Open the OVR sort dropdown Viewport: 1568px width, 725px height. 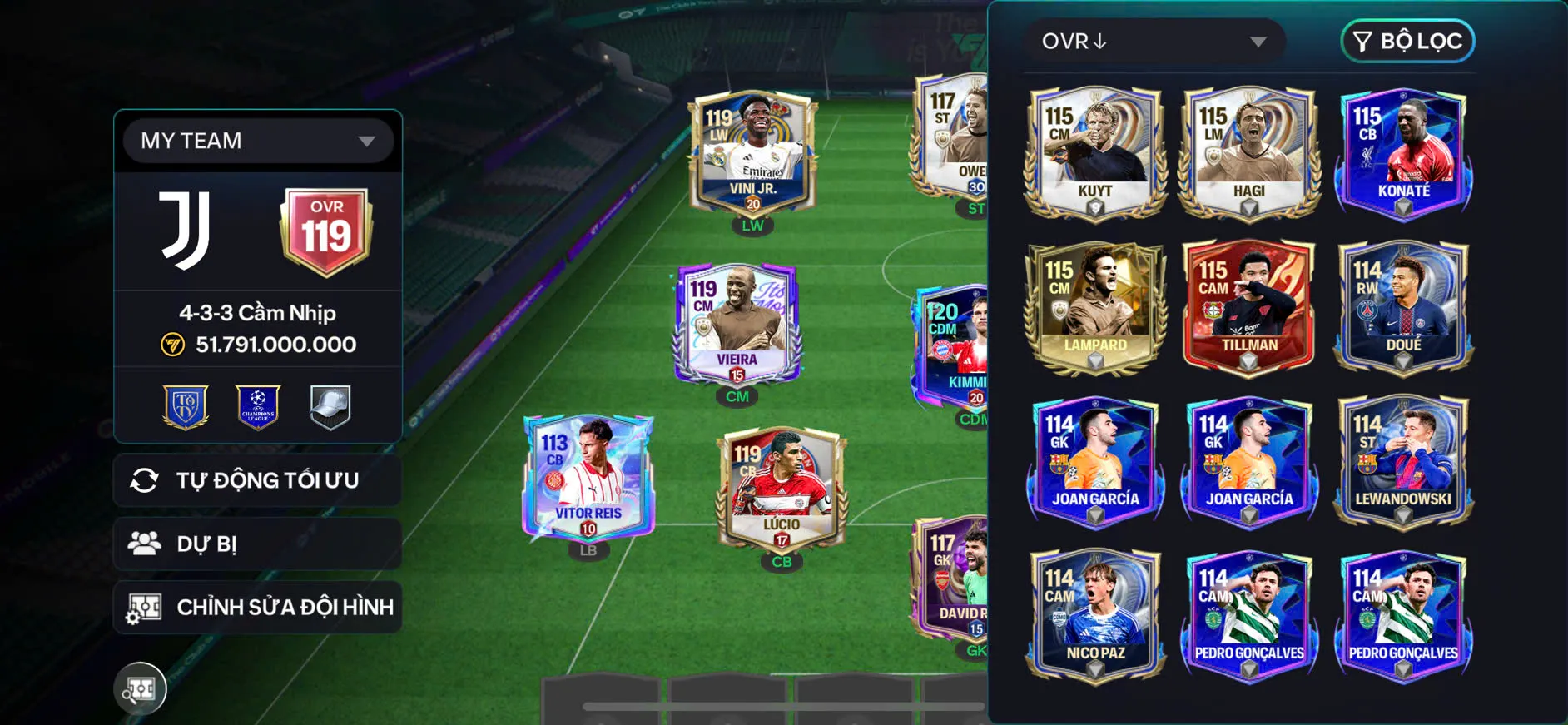pos(1154,42)
